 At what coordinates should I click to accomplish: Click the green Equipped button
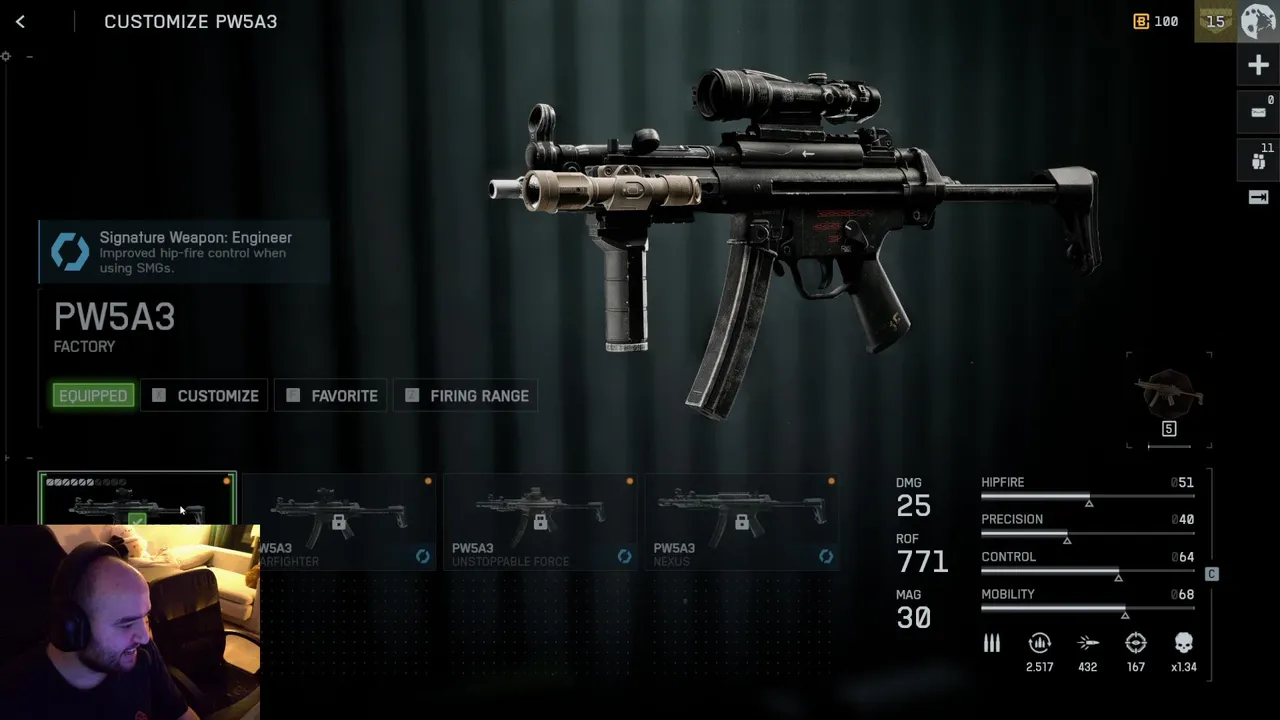point(93,396)
